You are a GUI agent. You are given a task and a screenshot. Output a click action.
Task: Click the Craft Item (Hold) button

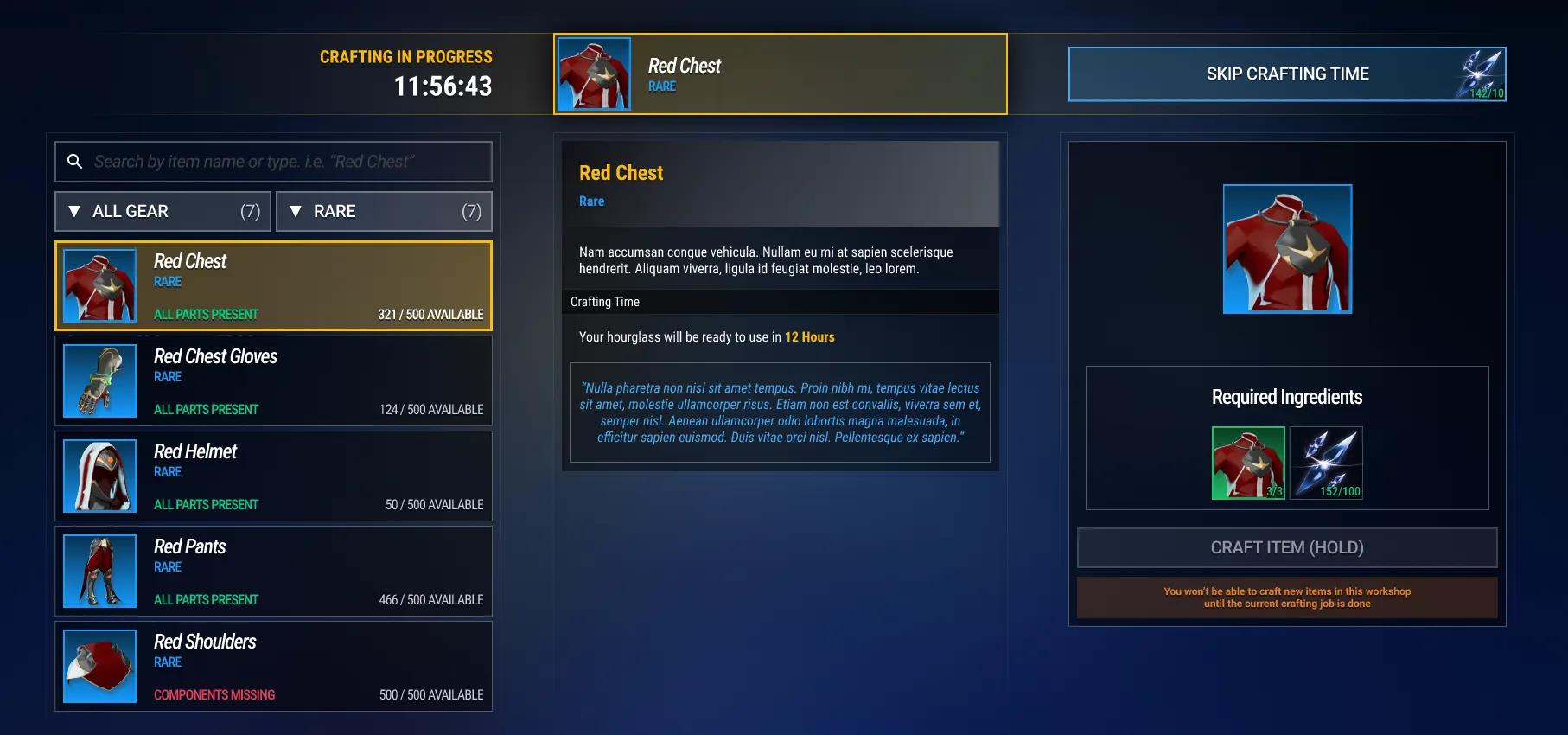pyautogui.click(x=1286, y=548)
